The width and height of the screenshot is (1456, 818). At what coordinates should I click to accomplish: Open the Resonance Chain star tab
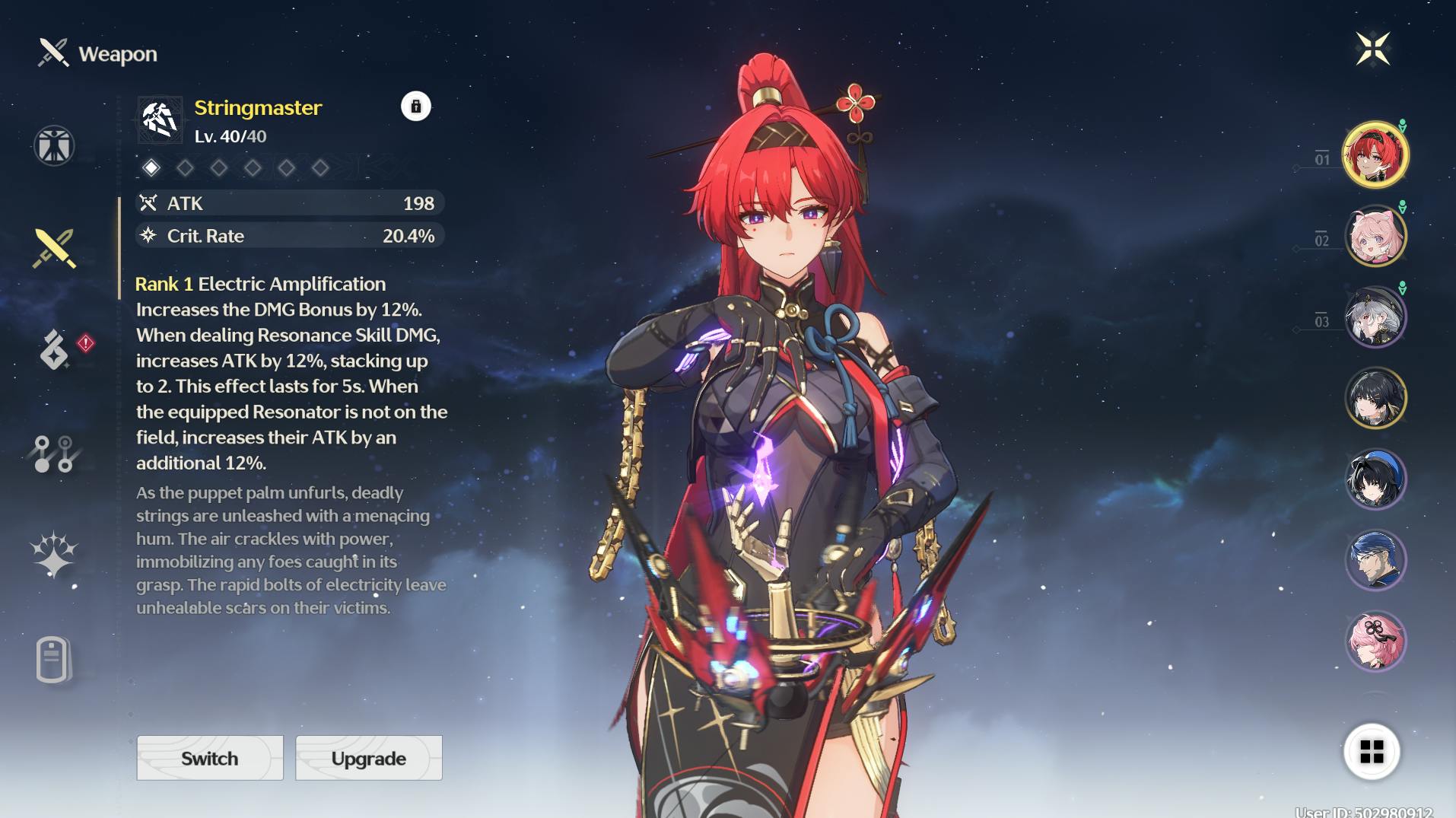tap(53, 555)
